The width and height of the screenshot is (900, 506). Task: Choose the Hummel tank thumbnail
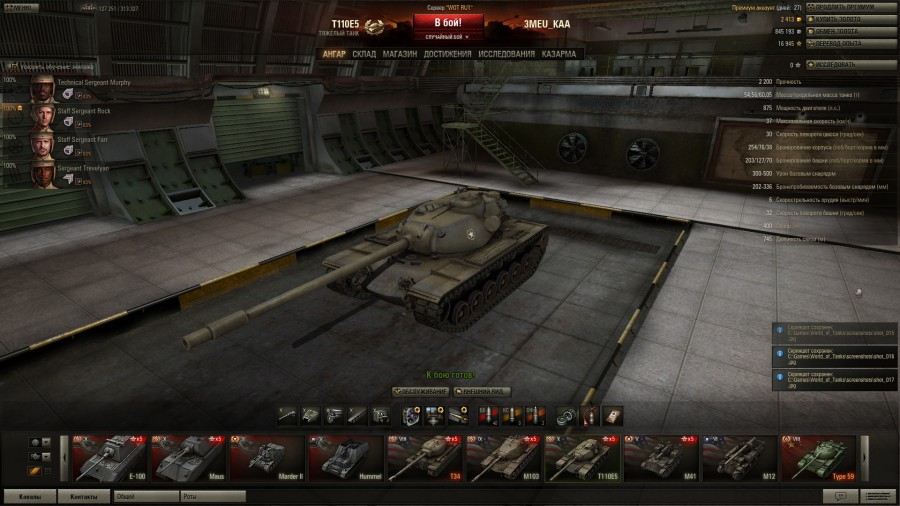pyautogui.click(x=344, y=458)
